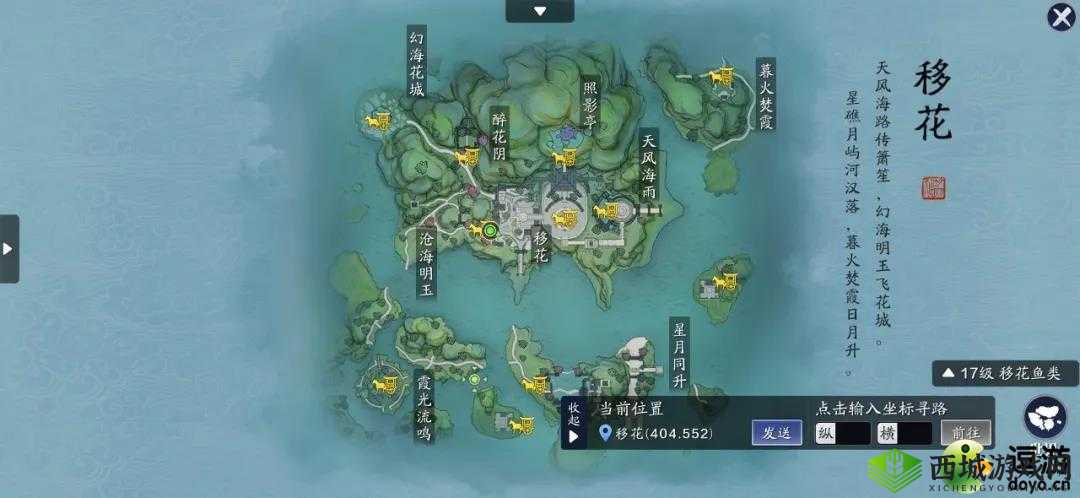The image size is (1080, 498).
Task: Click 前往 to go to coordinates
Action: tap(965, 433)
